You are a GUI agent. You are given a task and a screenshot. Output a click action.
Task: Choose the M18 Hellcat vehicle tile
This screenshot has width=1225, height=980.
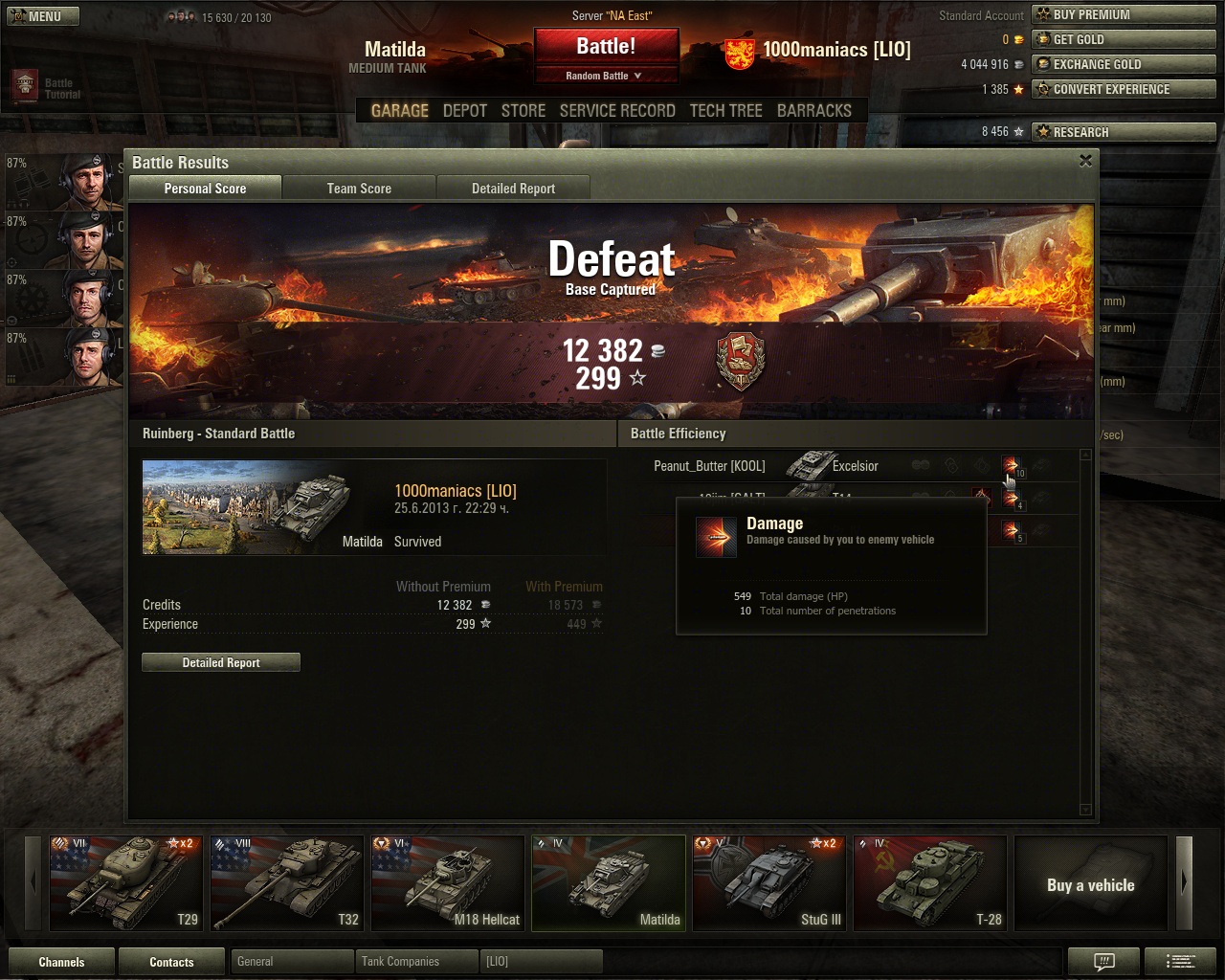448,882
